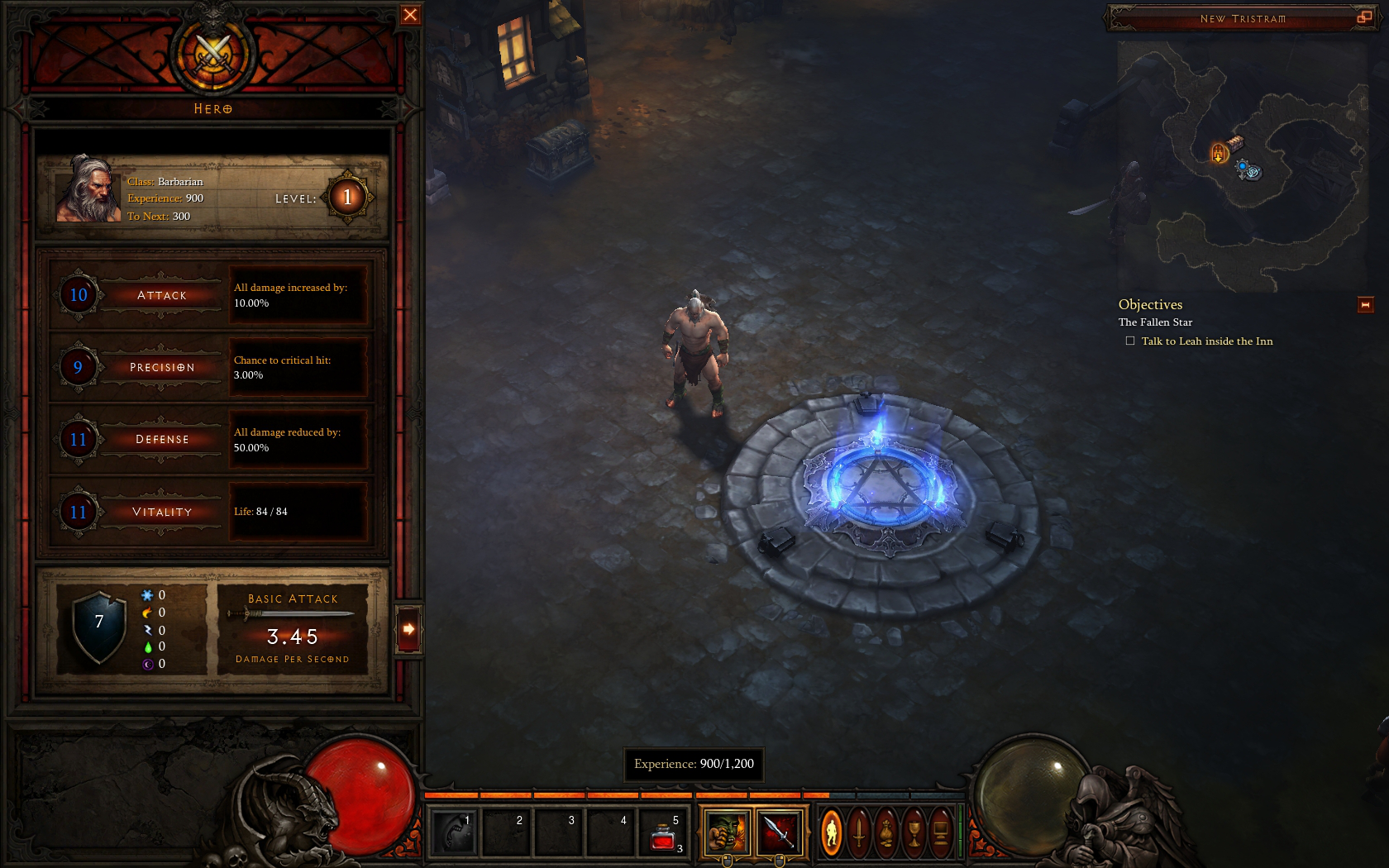Viewport: 1389px width, 868px height.
Task: Open the gold pouch inventory button
Action: [886, 832]
